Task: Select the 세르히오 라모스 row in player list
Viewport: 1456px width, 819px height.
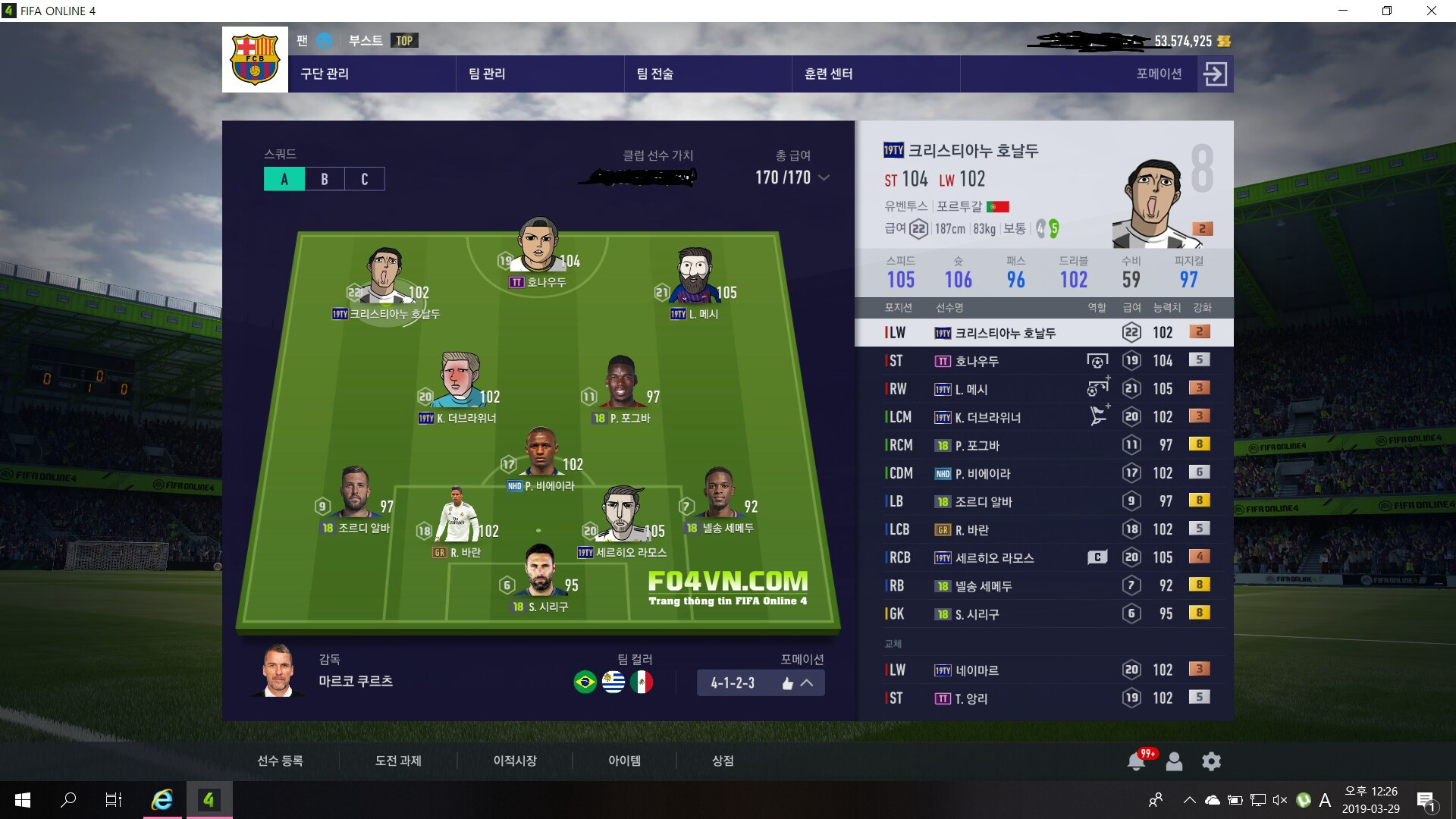Action: pyautogui.click(x=1043, y=557)
